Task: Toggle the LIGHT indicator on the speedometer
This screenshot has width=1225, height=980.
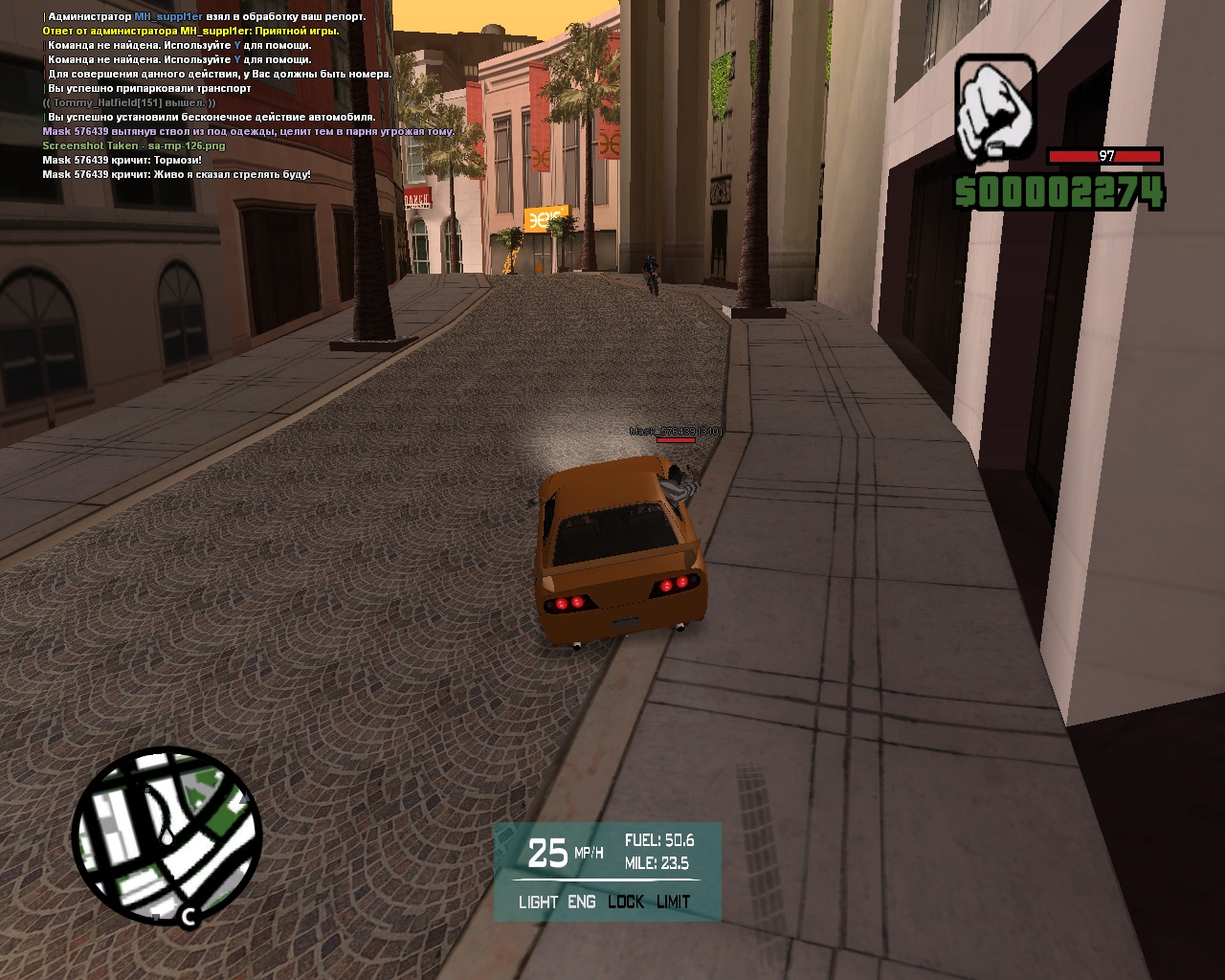Action: coord(538,902)
